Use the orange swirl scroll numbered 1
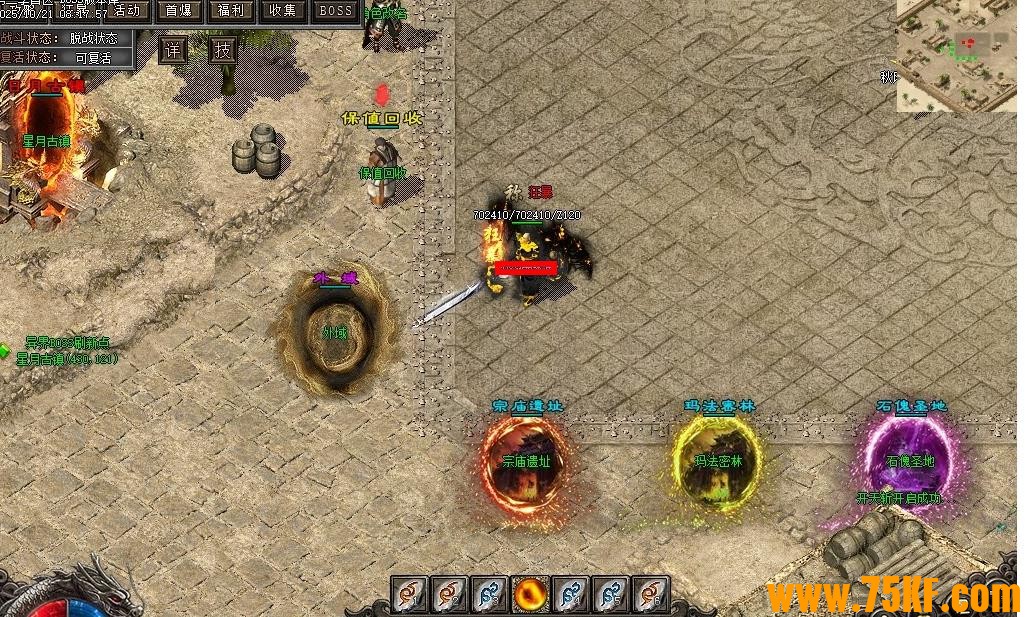Image resolution: width=1025 pixels, height=617 pixels. 409,594
